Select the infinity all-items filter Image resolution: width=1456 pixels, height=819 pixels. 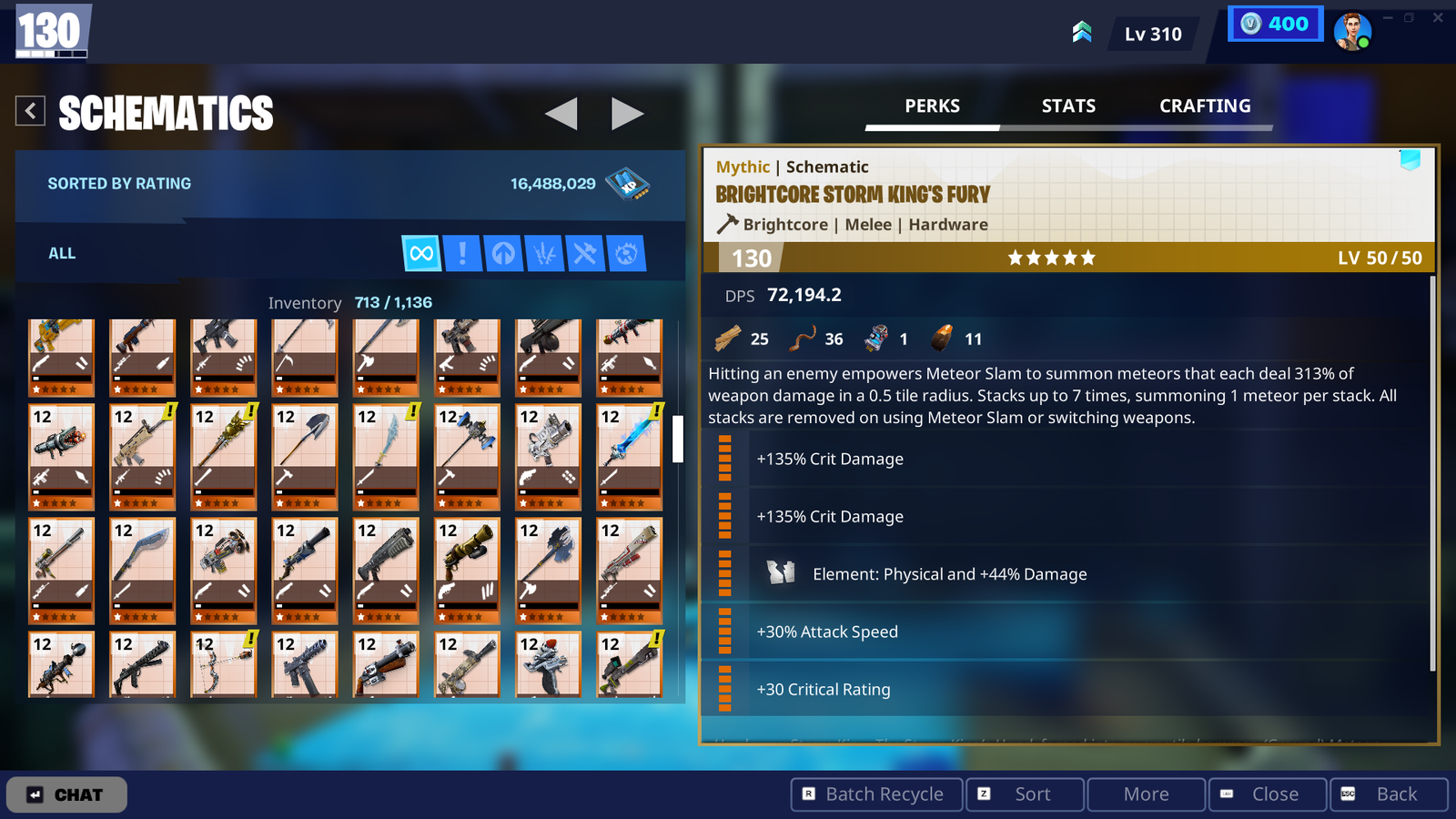[421, 253]
